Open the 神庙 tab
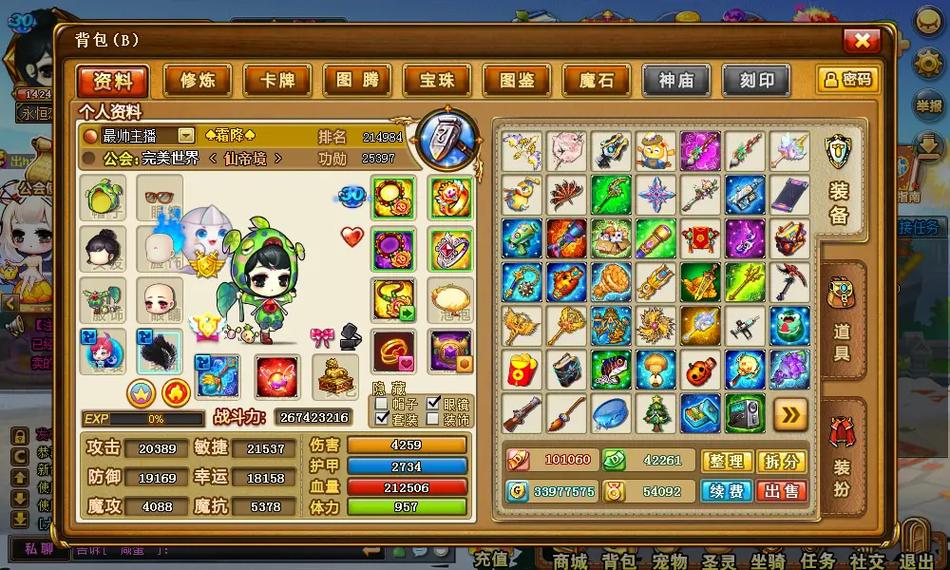950x570 pixels. pyautogui.click(x=676, y=81)
